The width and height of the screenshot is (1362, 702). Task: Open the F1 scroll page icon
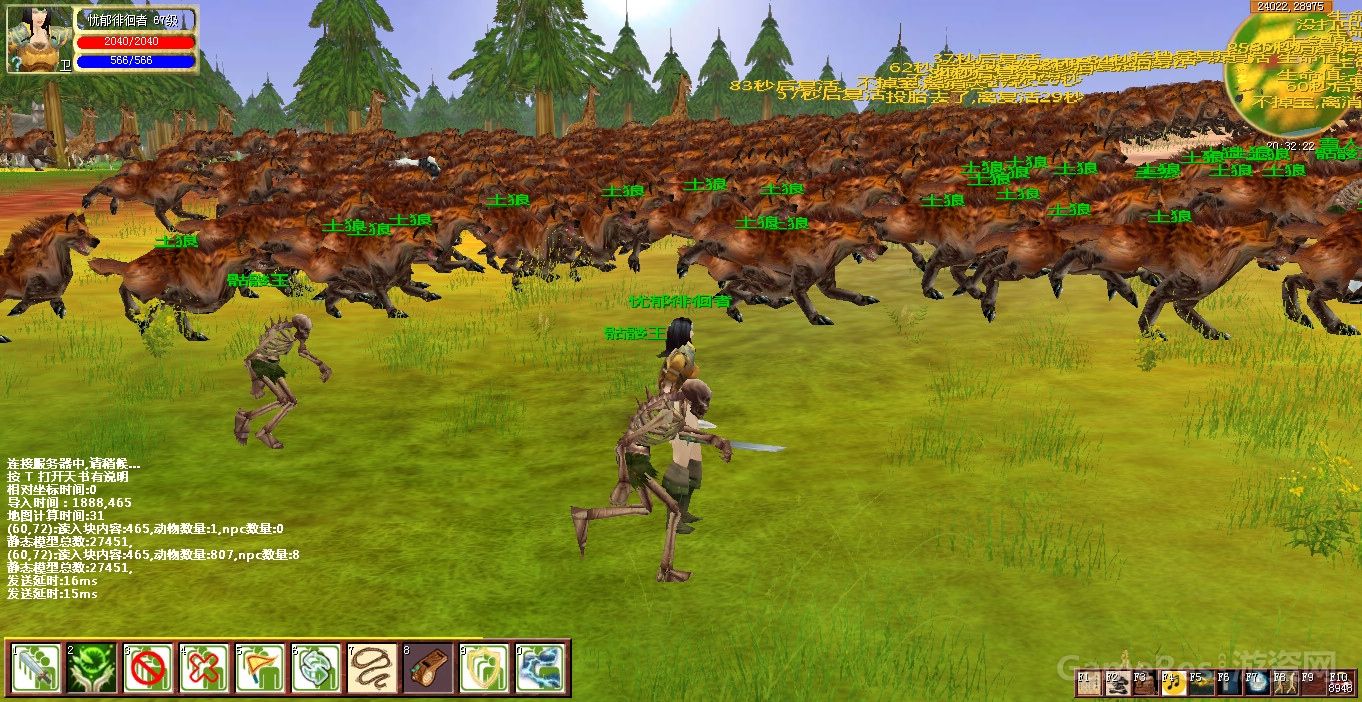point(1088,684)
